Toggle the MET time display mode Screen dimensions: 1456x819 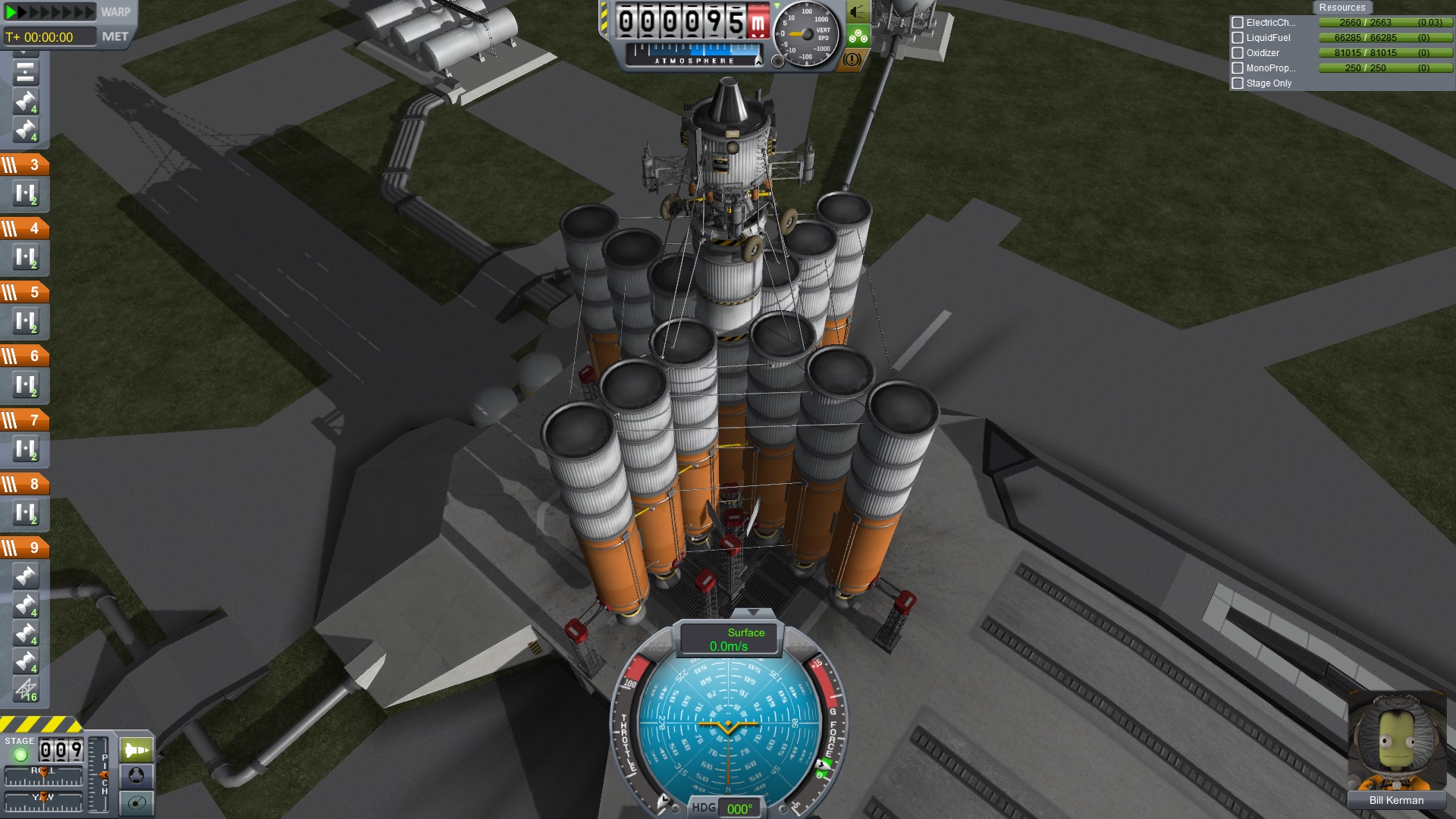tap(115, 36)
